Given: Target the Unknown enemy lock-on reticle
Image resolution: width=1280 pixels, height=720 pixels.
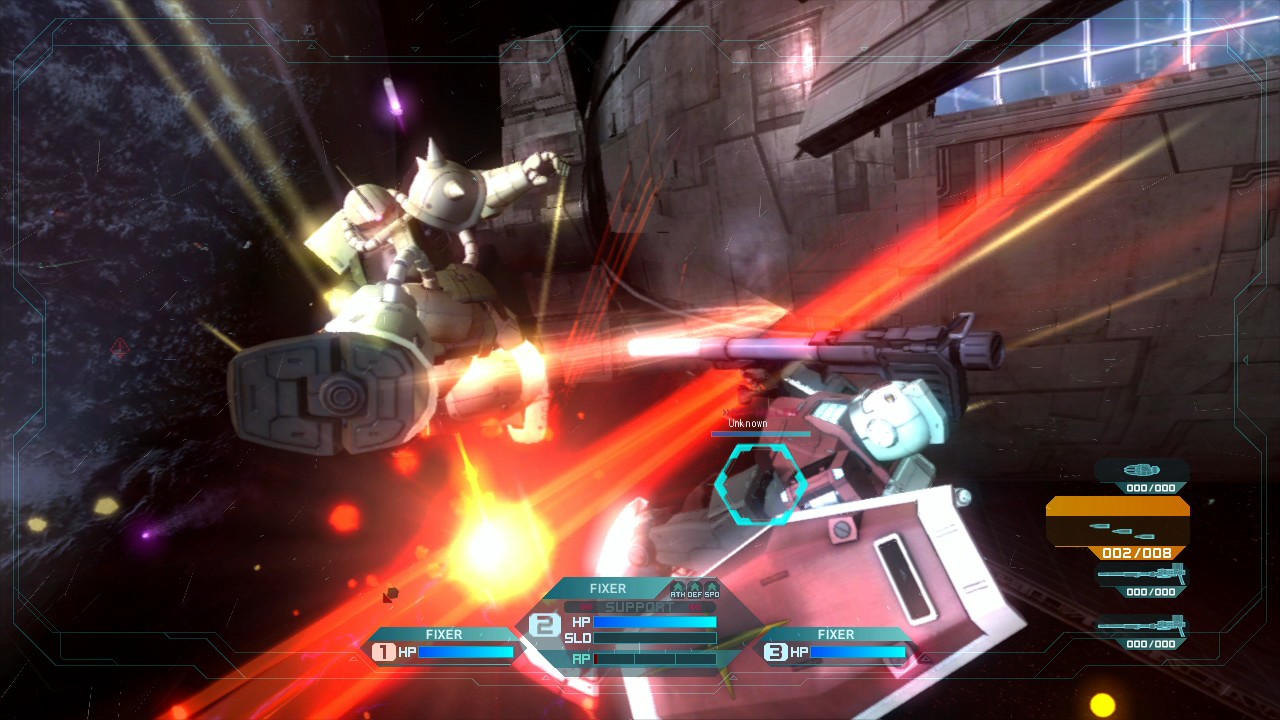Looking at the screenshot, I should click(x=760, y=484).
